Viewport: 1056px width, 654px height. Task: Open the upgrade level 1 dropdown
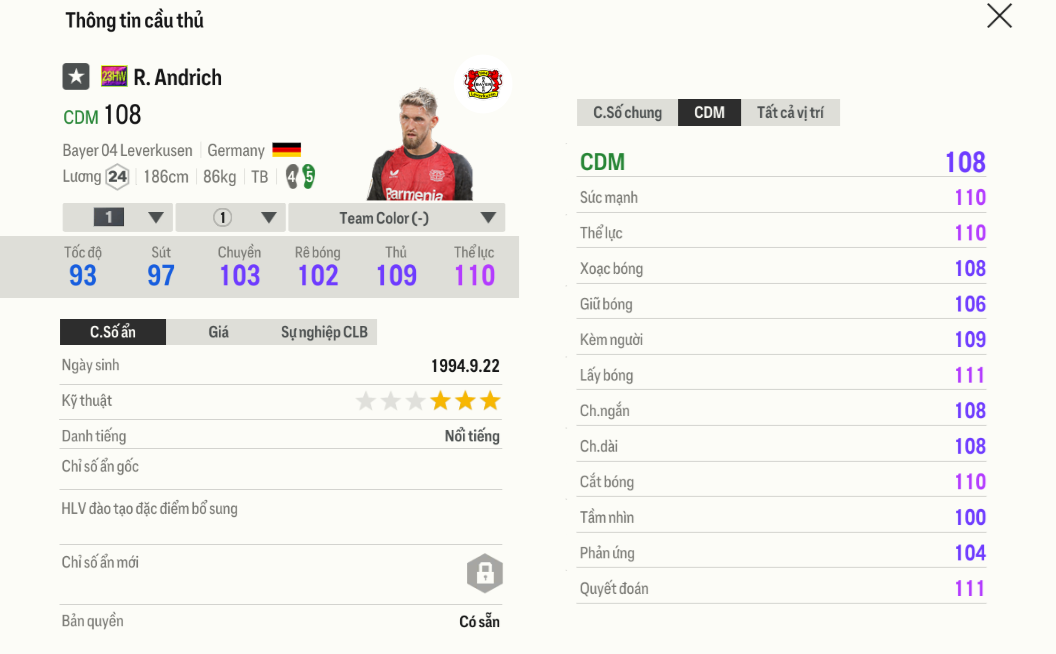click(x=118, y=218)
